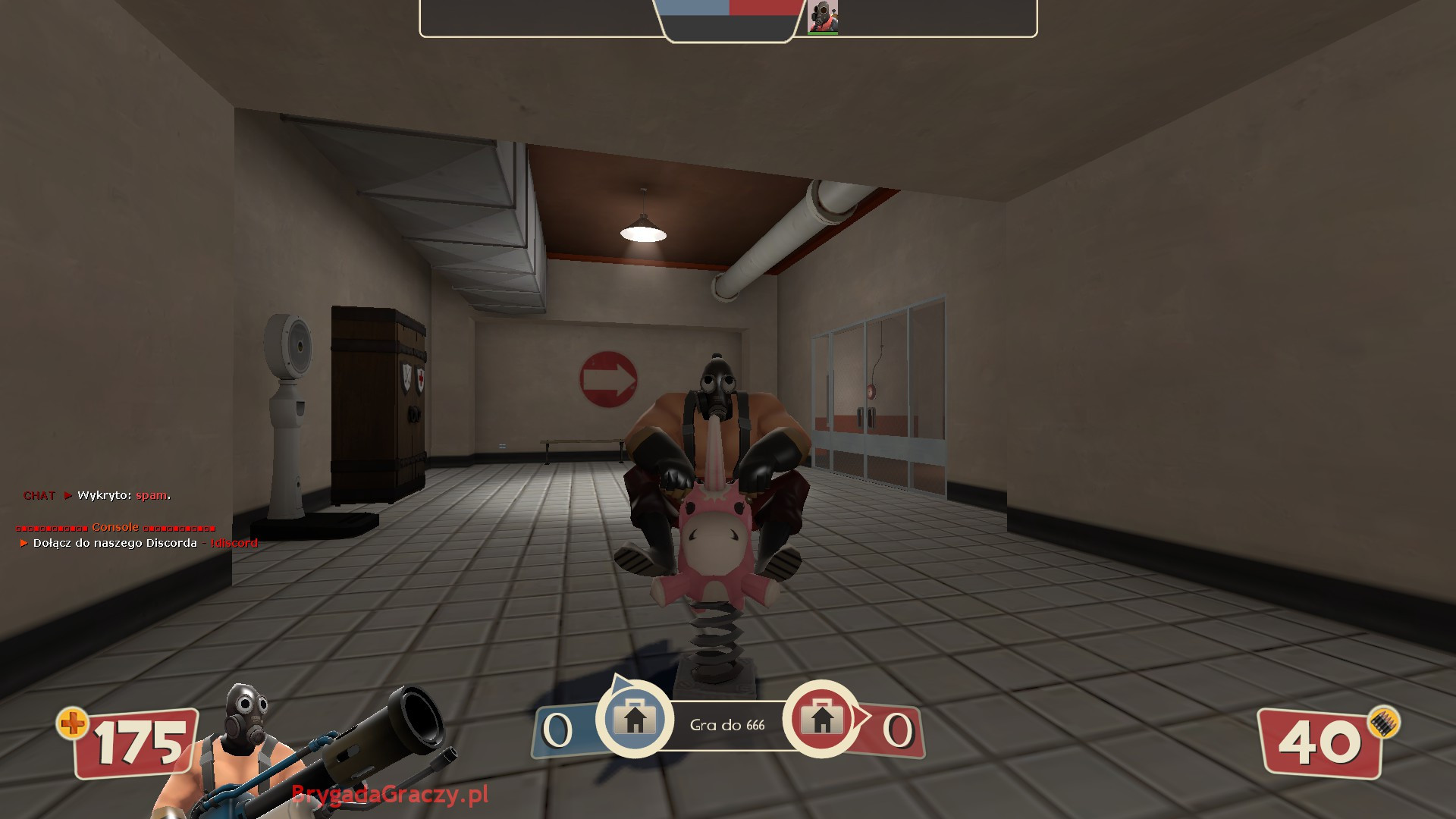Select the Console heading in chat

tap(114, 526)
